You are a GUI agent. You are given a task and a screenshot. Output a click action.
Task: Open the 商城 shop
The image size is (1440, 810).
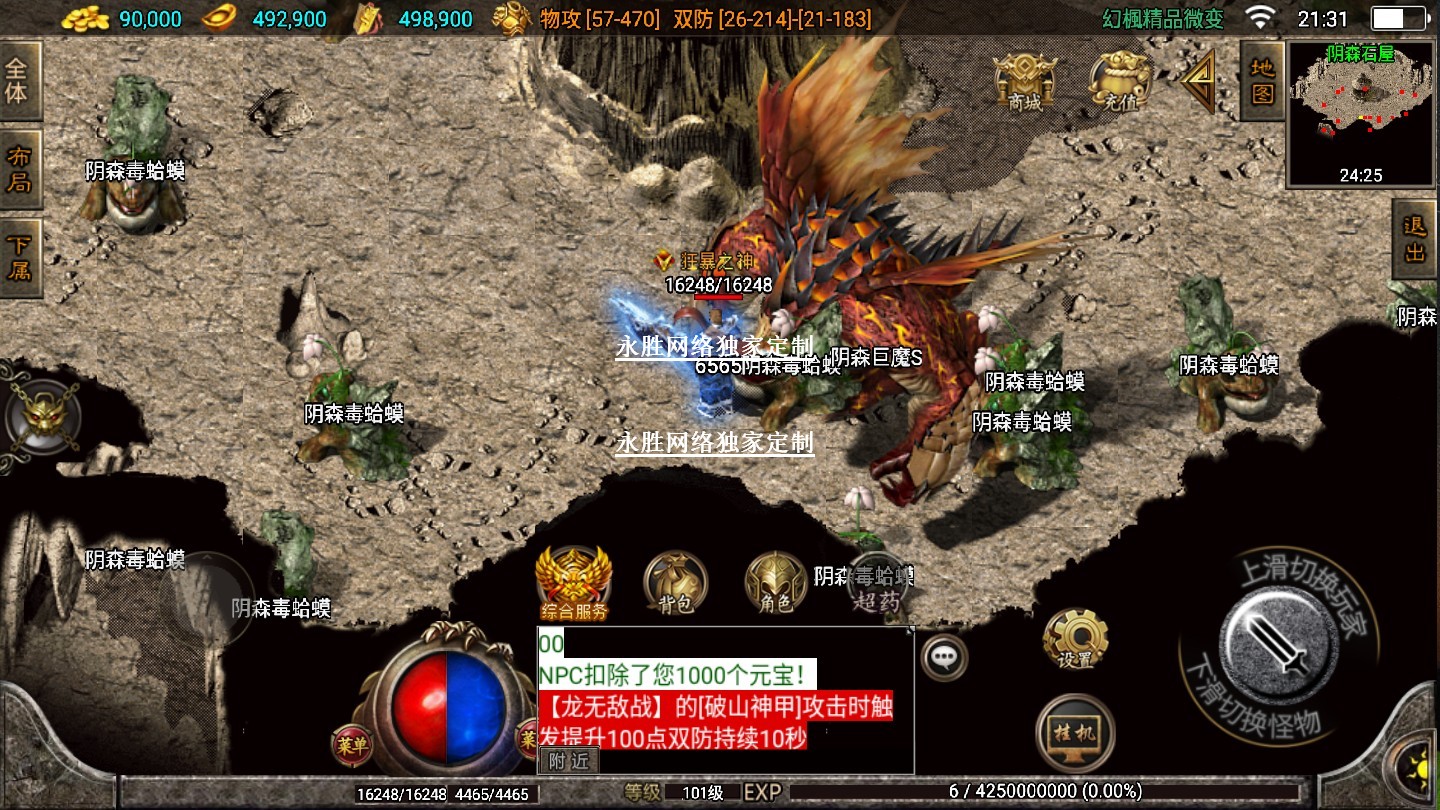click(x=1025, y=80)
